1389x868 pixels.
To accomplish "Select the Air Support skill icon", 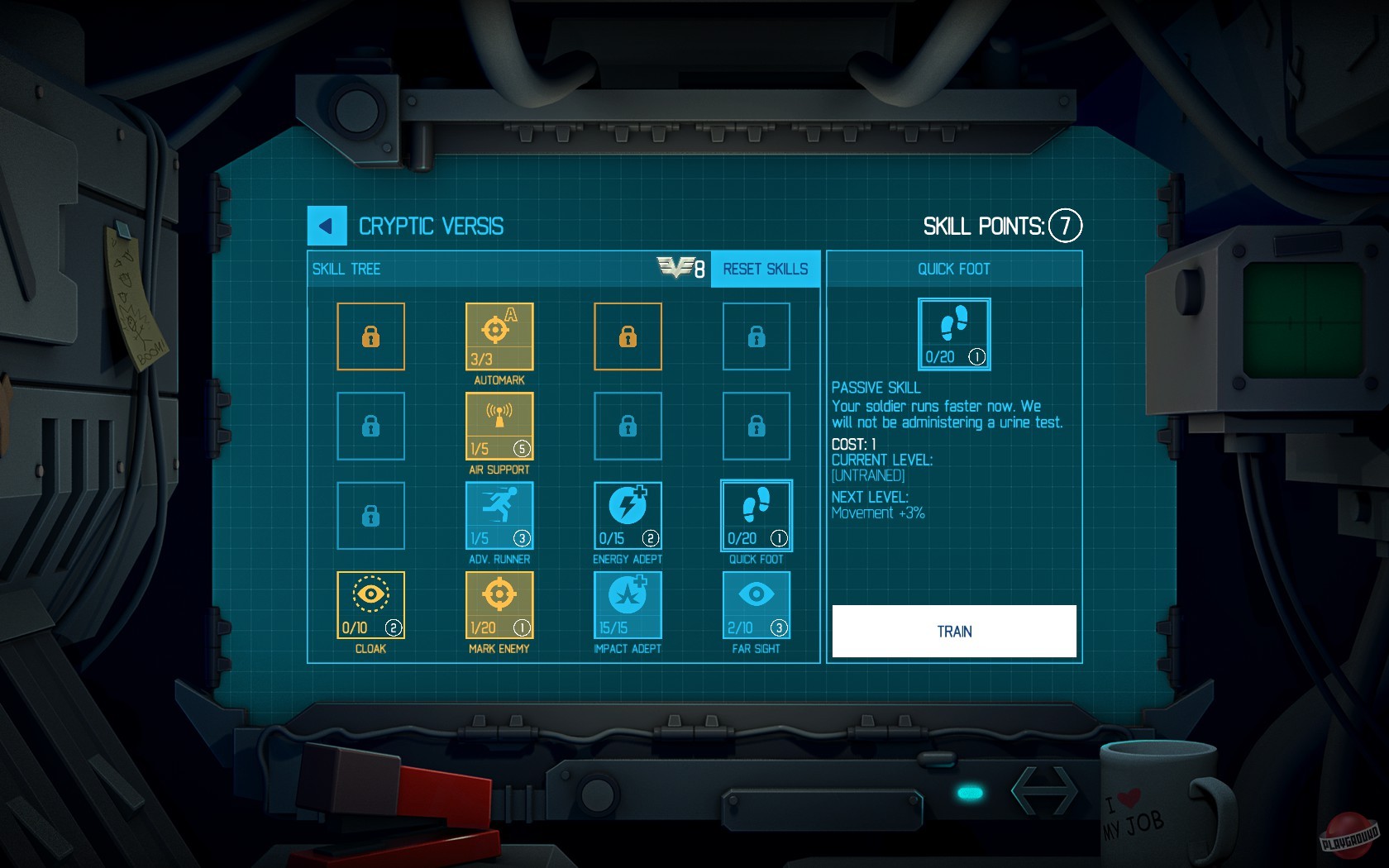I will (x=499, y=427).
